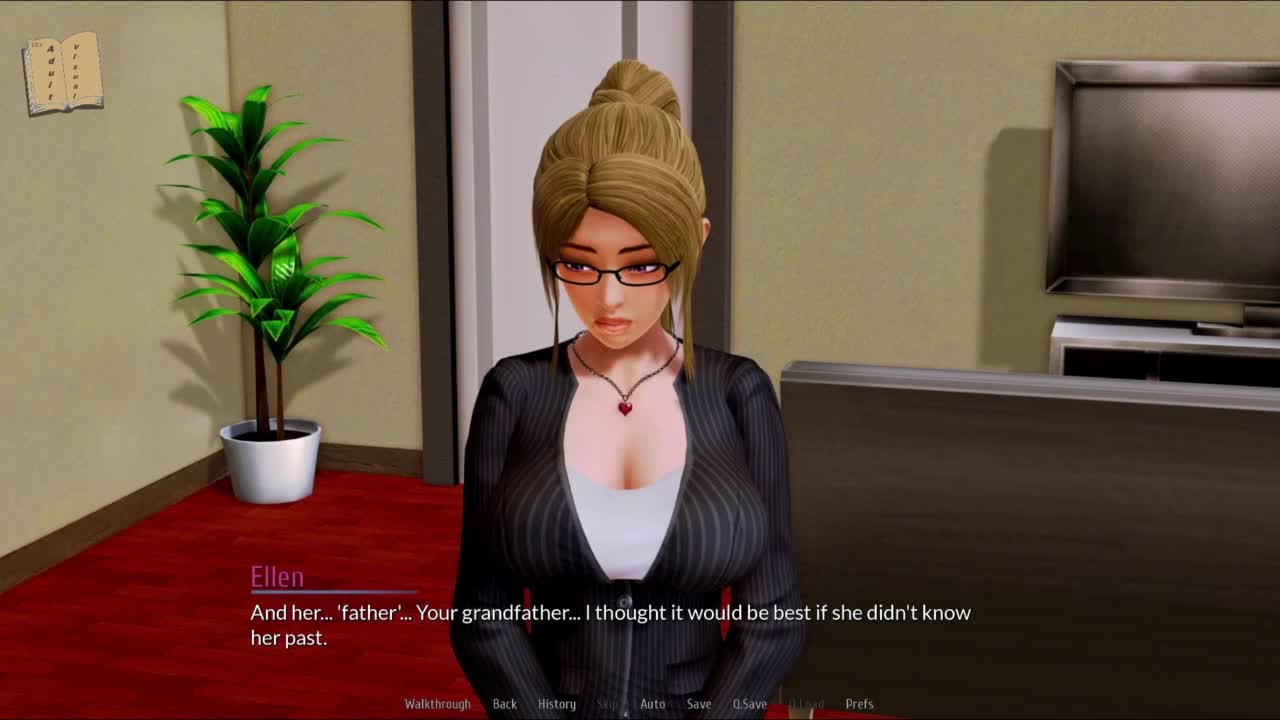
Task: Open the dialogue History log
Action: coord(557,704)
